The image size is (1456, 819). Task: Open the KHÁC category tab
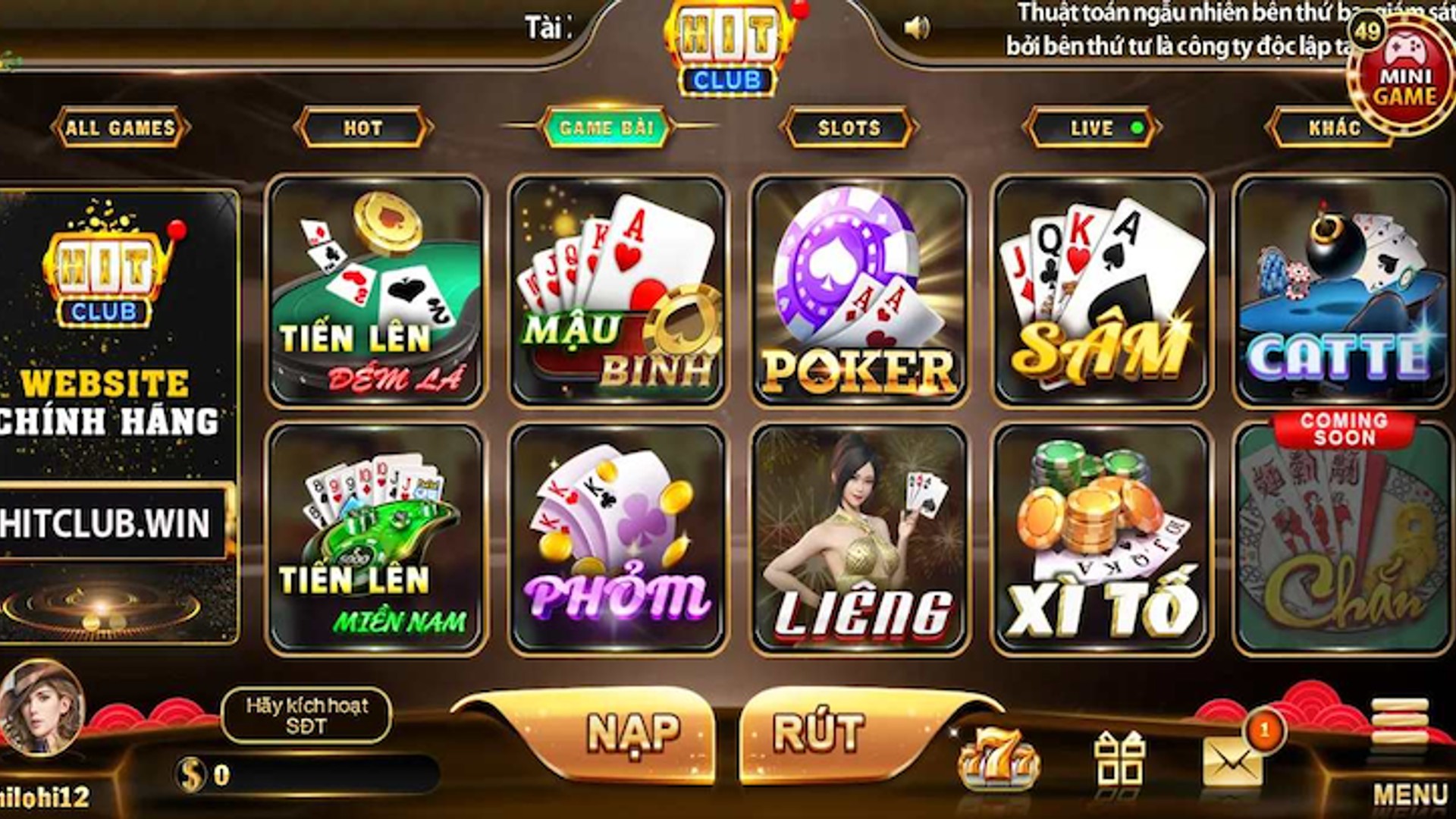1332,127
